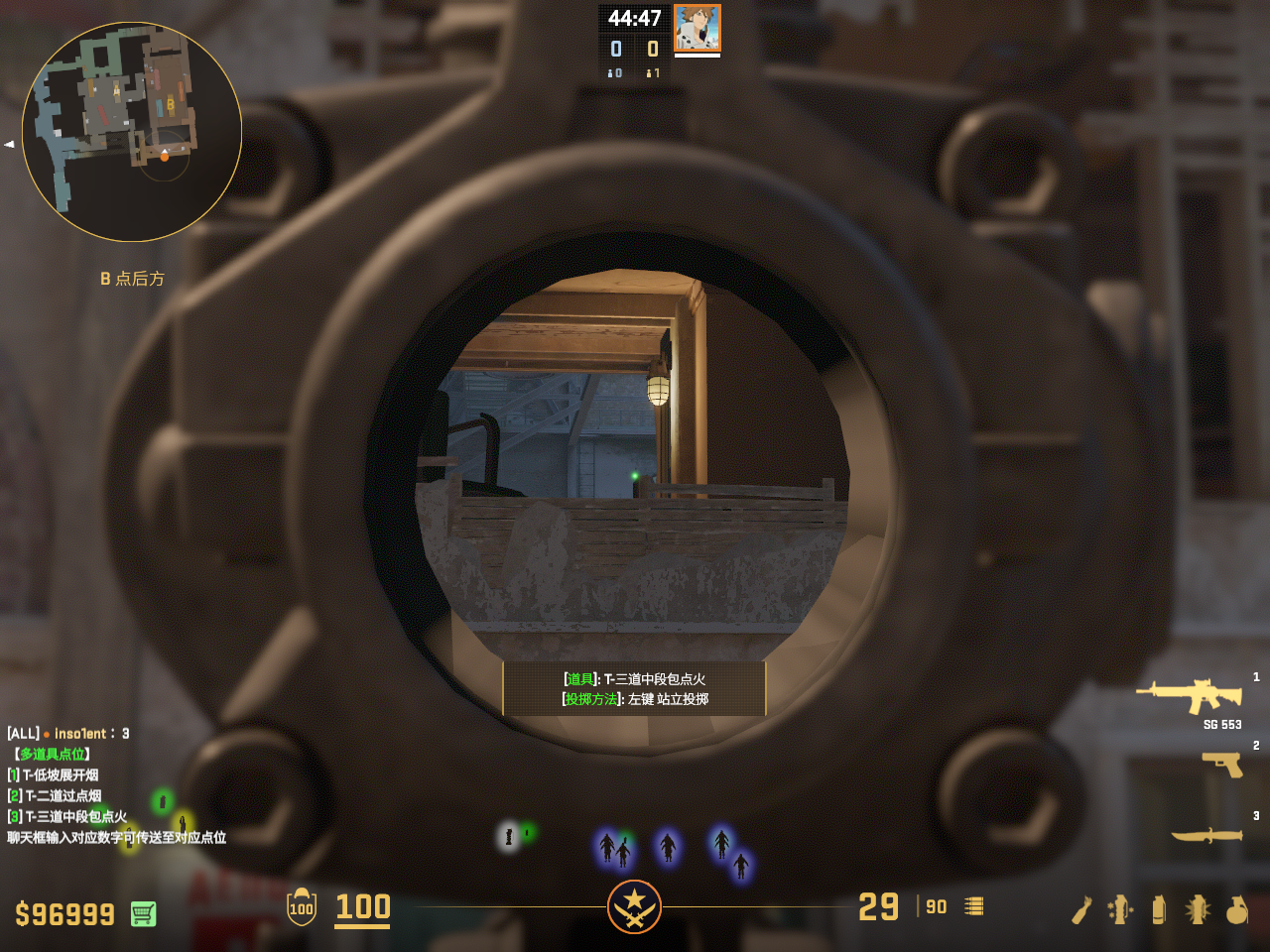Click the insolent chat message line
The image size is (1270, 952).
click(68, 733)
